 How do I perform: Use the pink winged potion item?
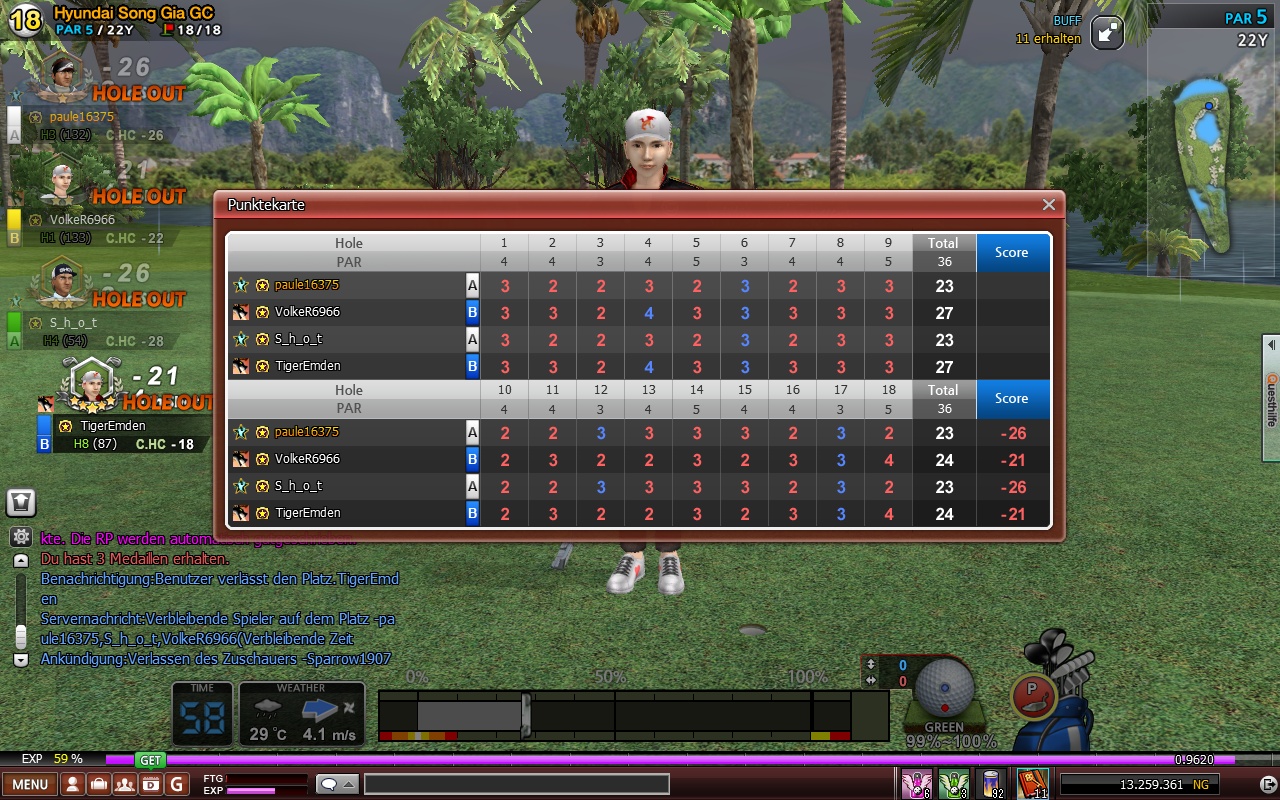(916, 783)
